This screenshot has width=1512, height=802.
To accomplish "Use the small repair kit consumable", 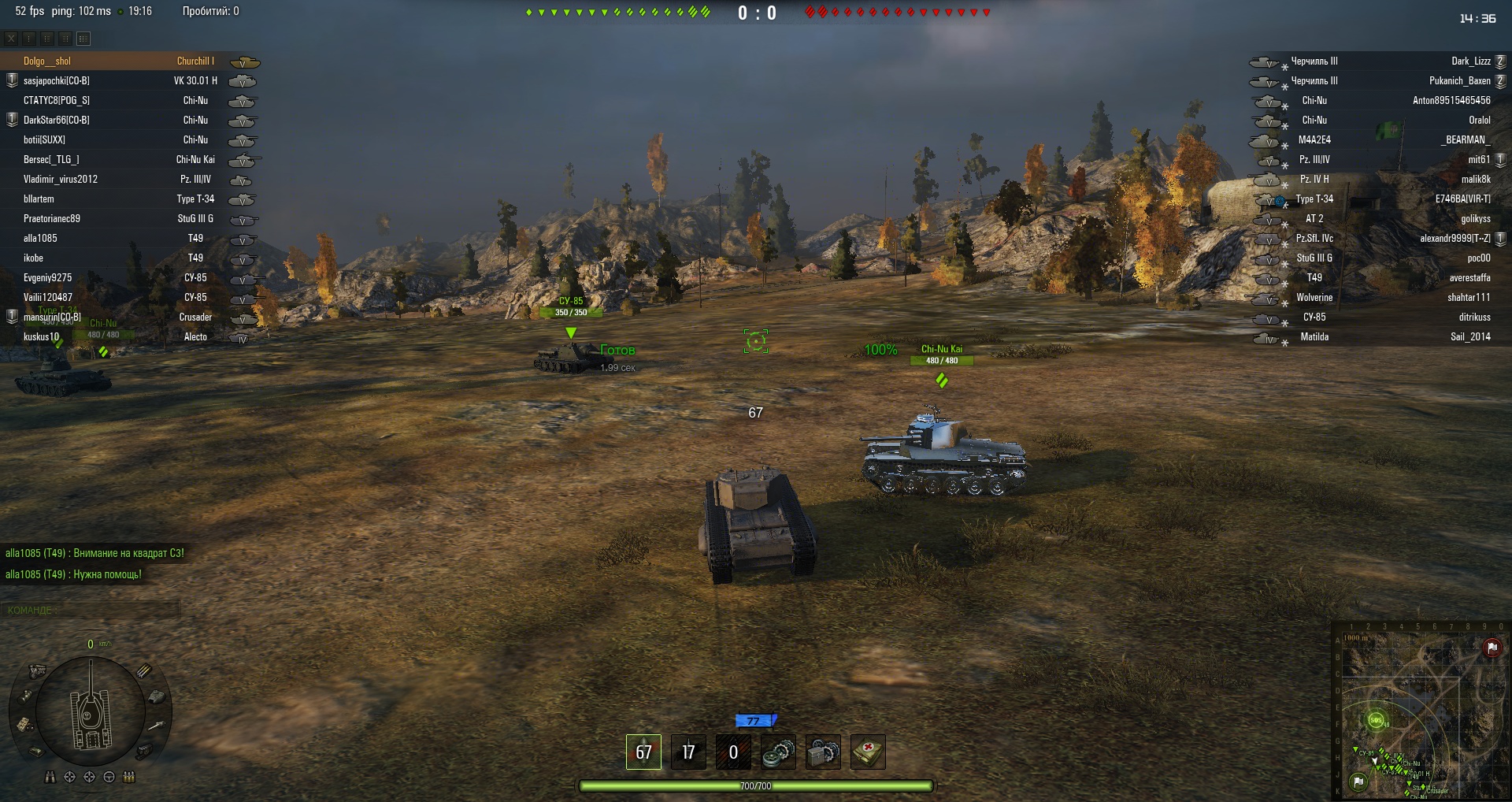I will pos(779,752).
